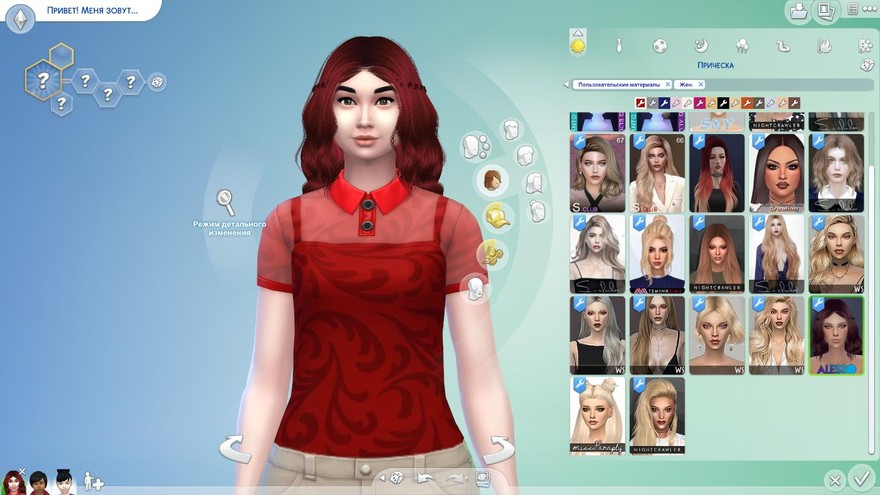Viewport: 880px width, 495px height.
Task: Confirm the Sim with the checkmark button
Action: [860, 478]
